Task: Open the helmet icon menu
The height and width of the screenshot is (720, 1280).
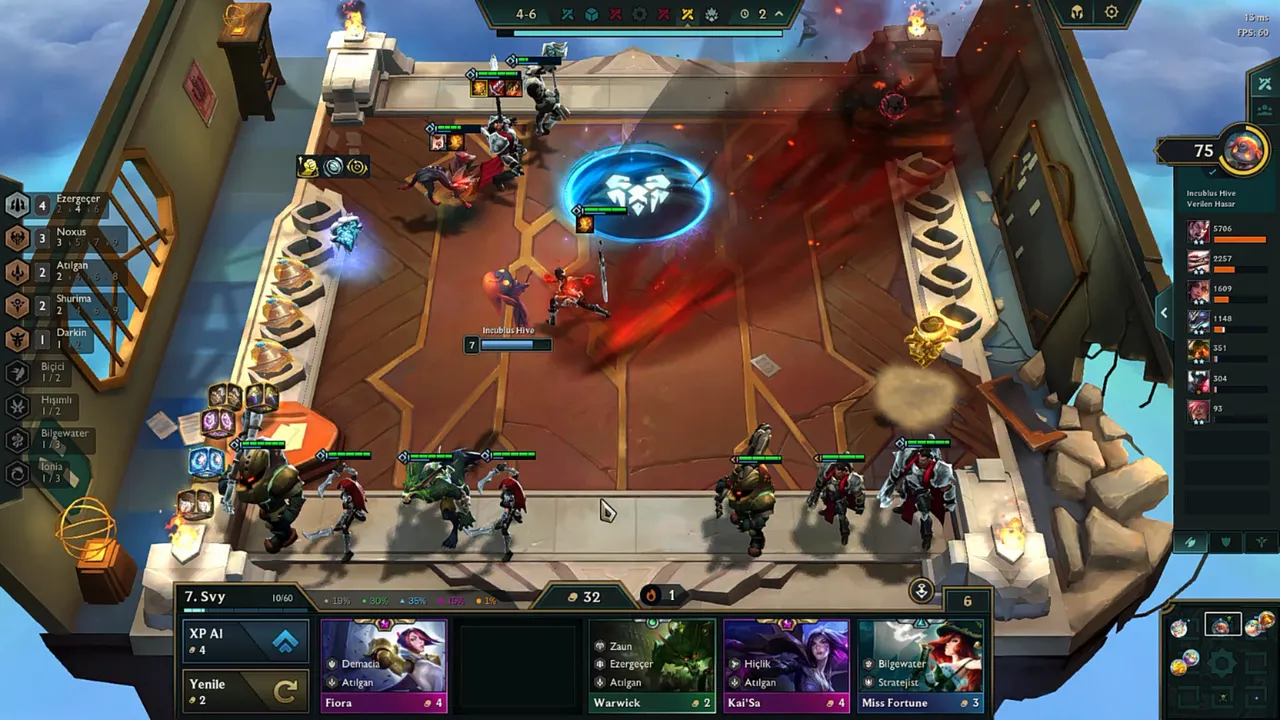Action: click(1077, 13)
